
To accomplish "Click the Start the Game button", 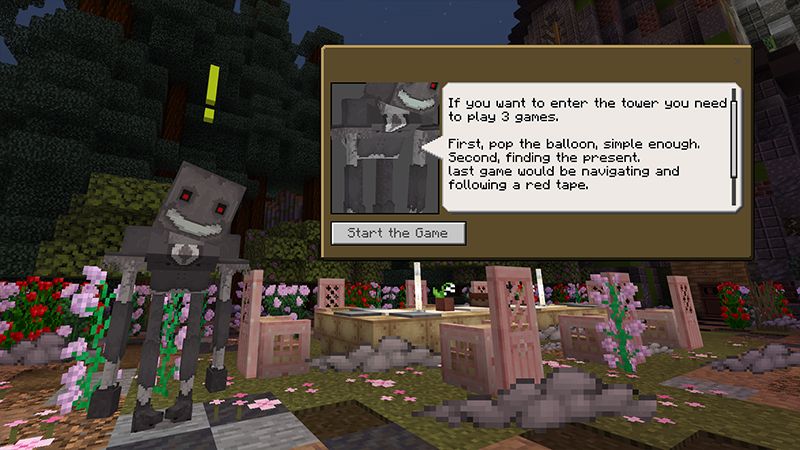I will pyautogui.click(x=398, y=233).
